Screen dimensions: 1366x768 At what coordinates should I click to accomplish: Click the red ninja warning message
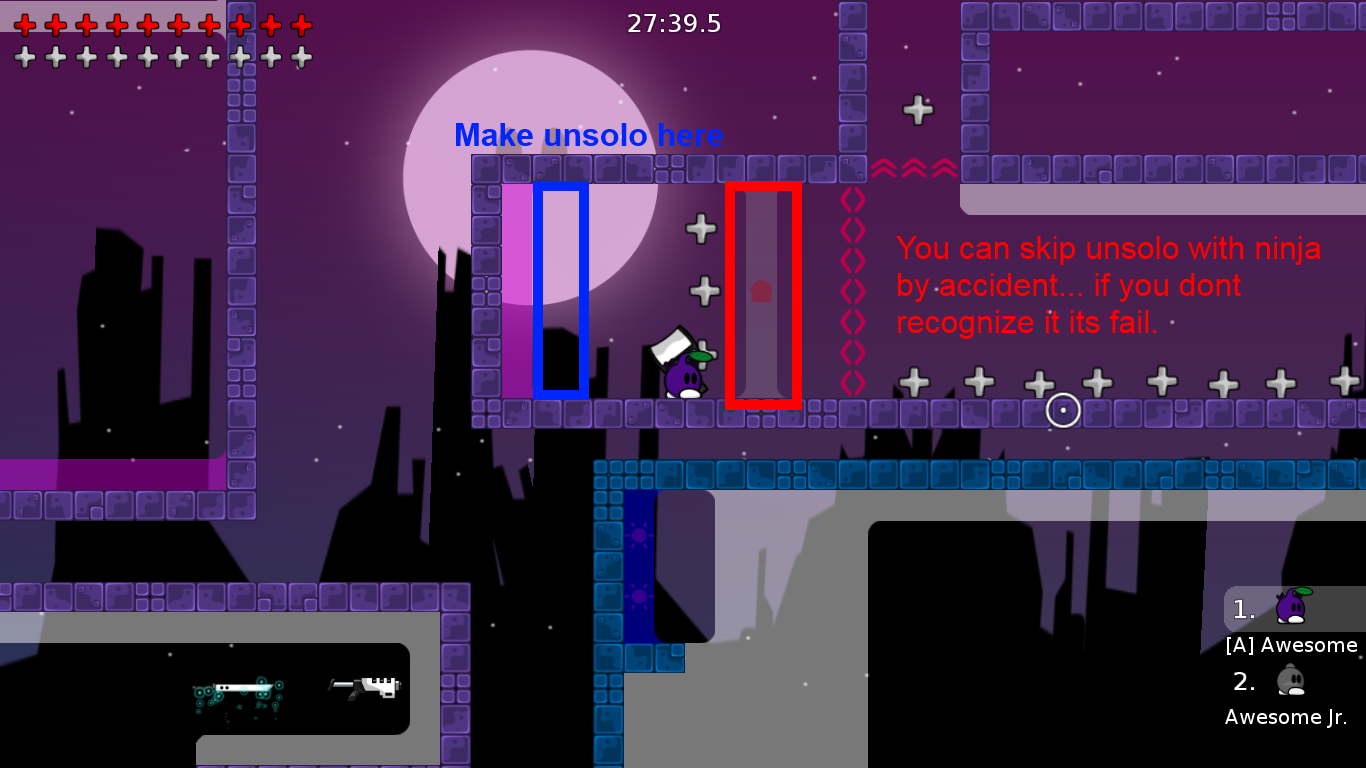pos(1108,286)
